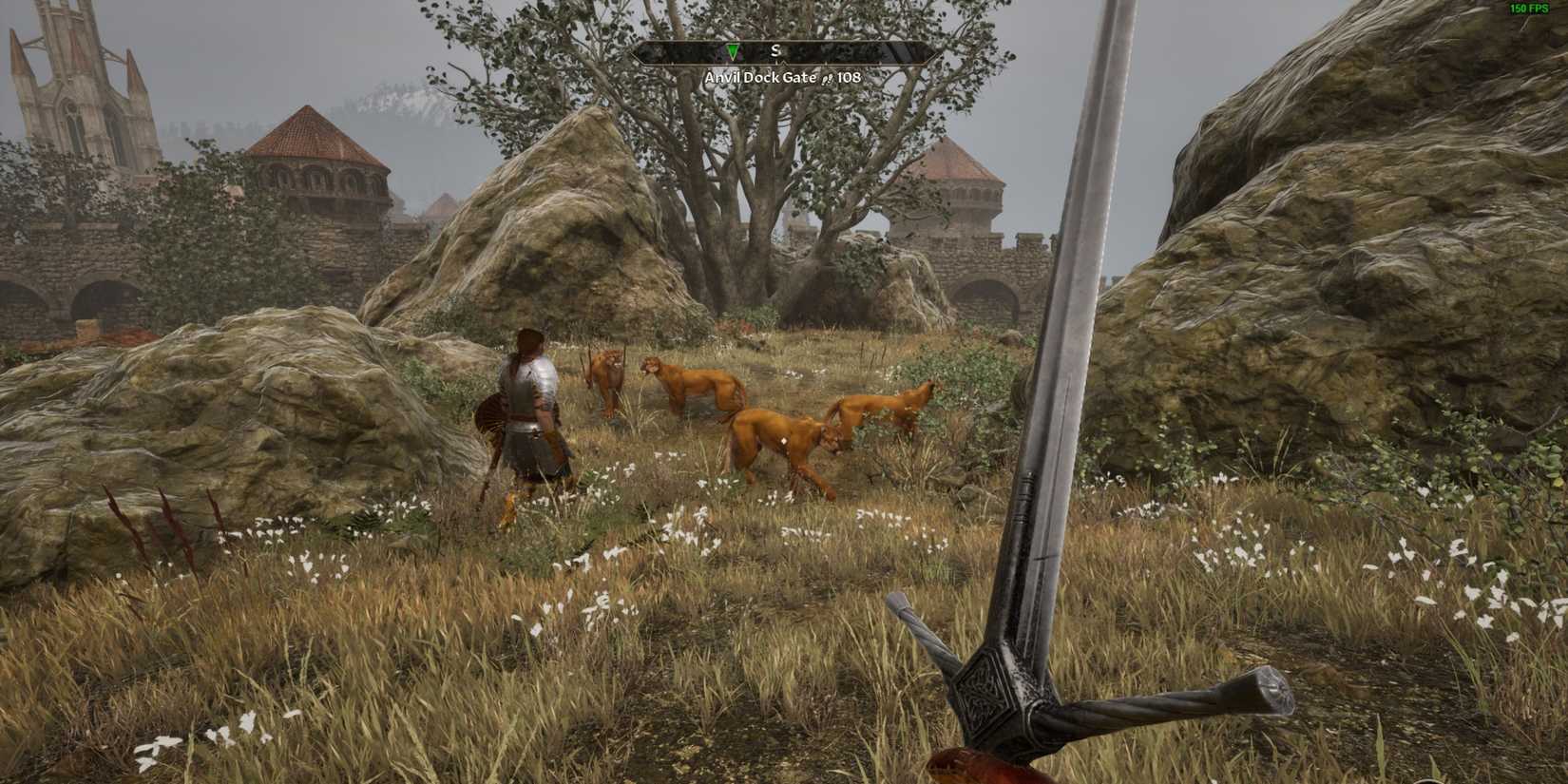Click the nearest tan dog in the grass
The width and height of the screenshot is (1568, 784).
[779, 437]
